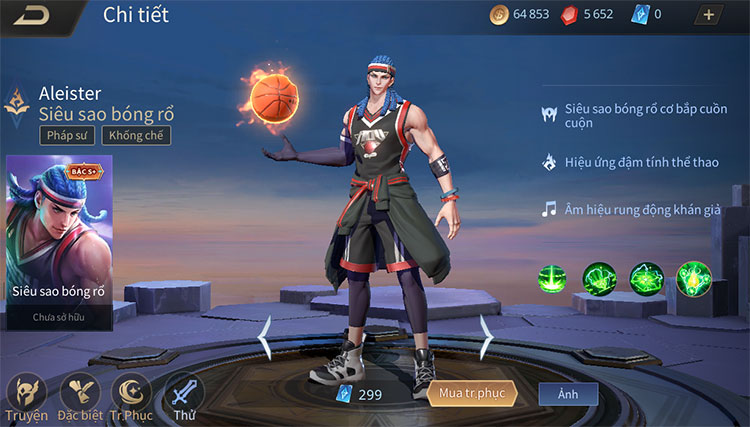The image size is (750, 427).
Task: Click the Pháp sư role tag
Action: 68,136
